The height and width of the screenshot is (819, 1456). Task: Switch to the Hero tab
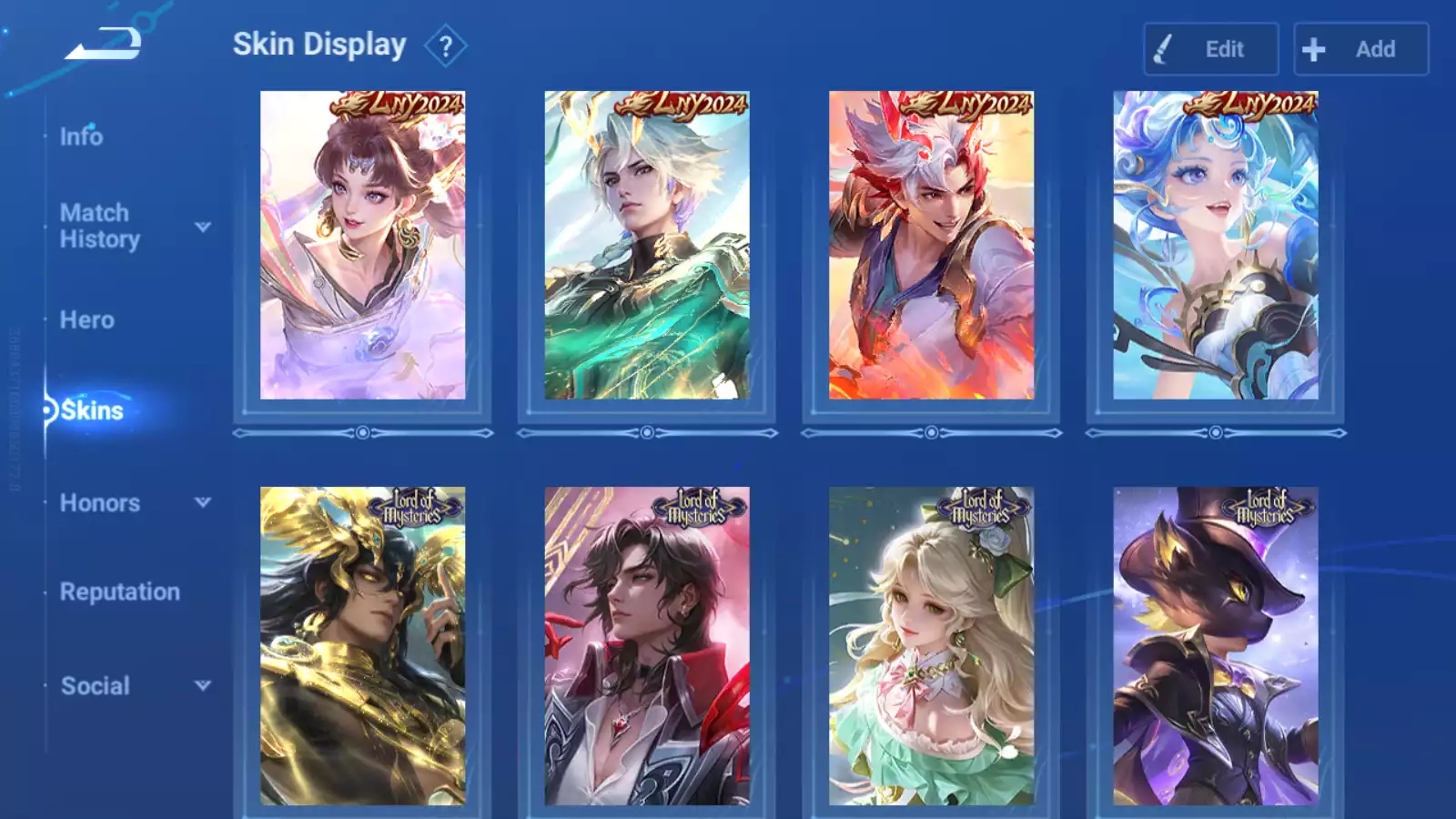[86, 320]
